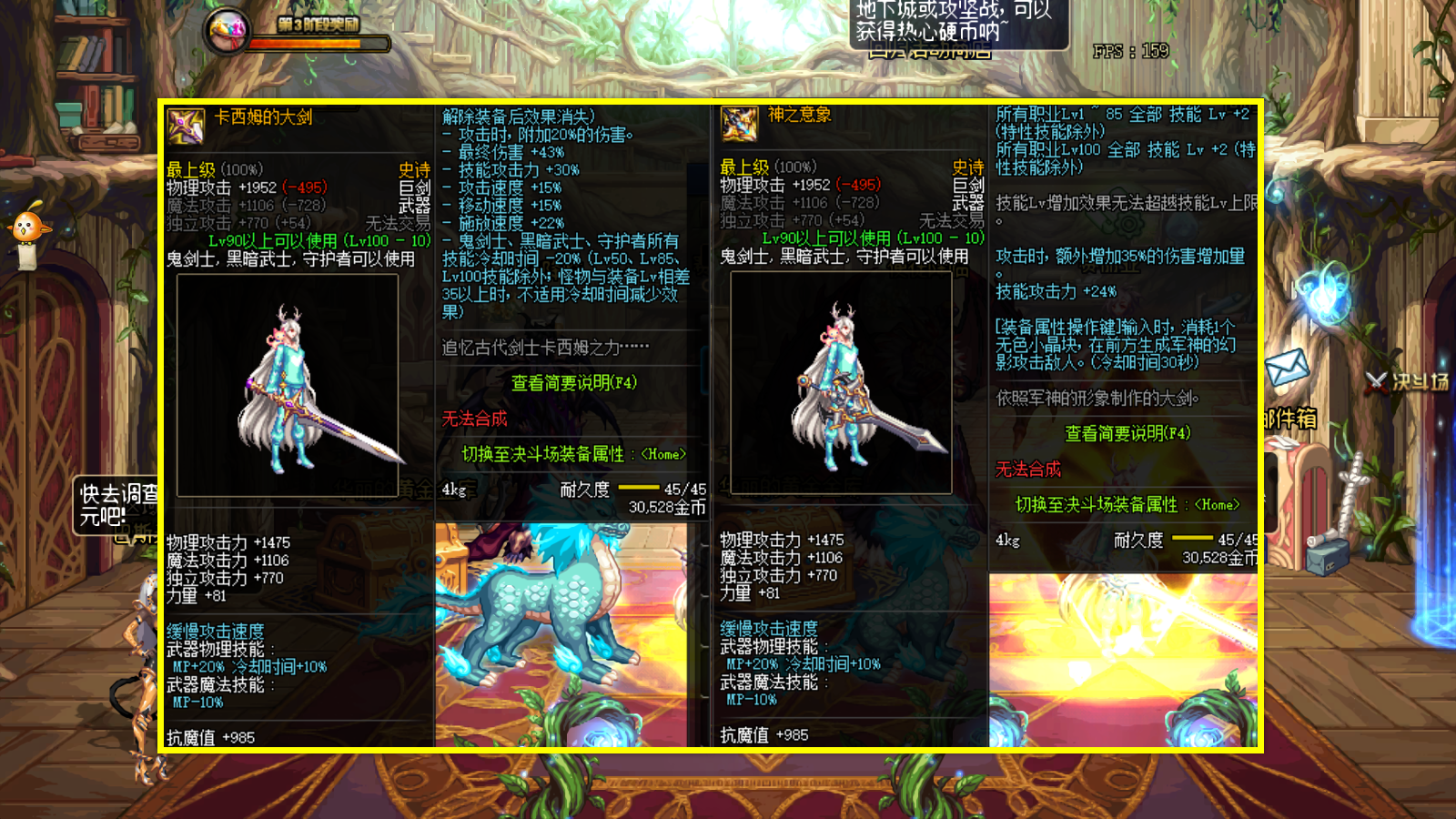Click the 史诗 rarity label on 神之意象
Image resolution: width=1456 pixels, height=819 pixels.
970,167
